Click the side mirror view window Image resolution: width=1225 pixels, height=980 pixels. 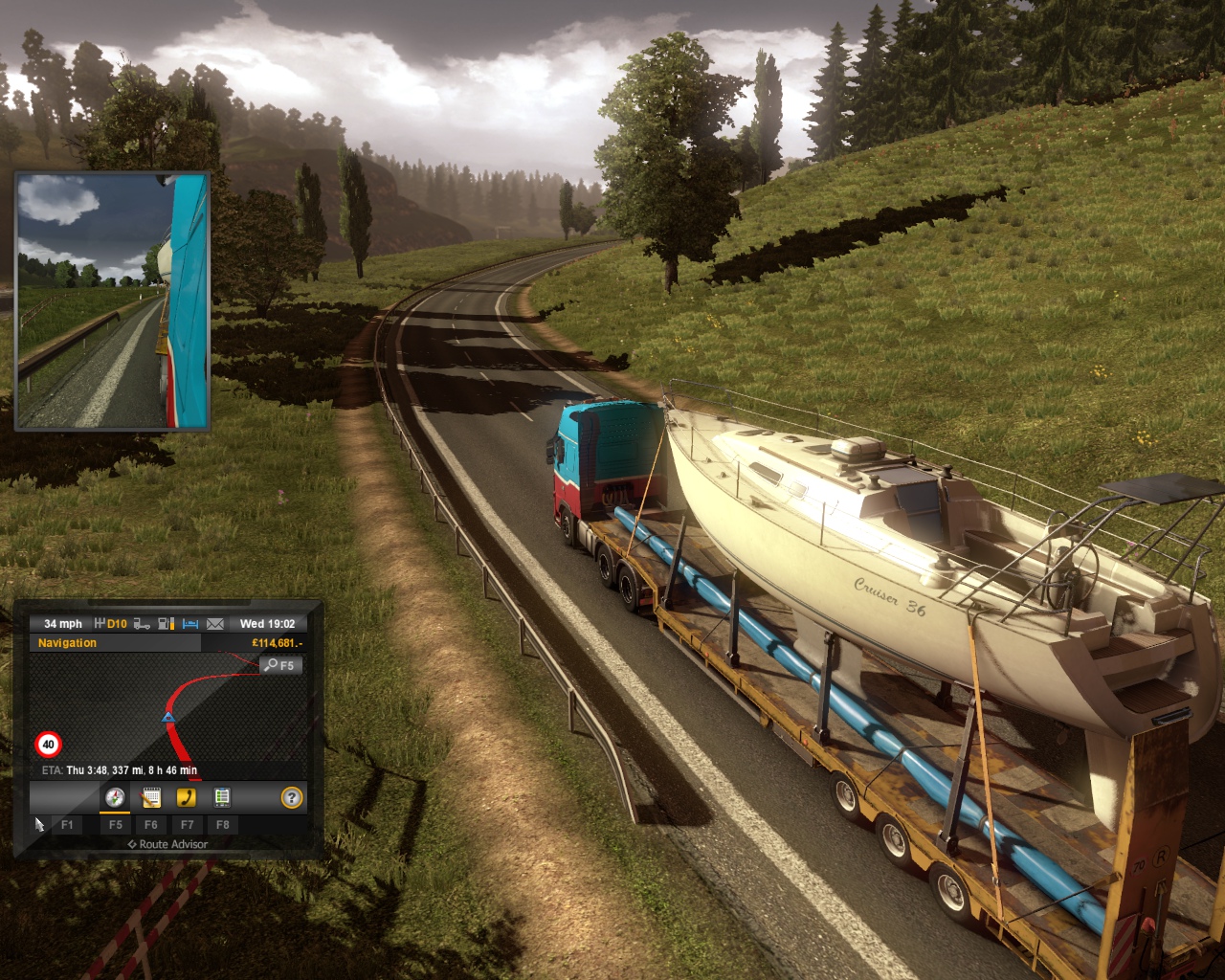(113, 301)
